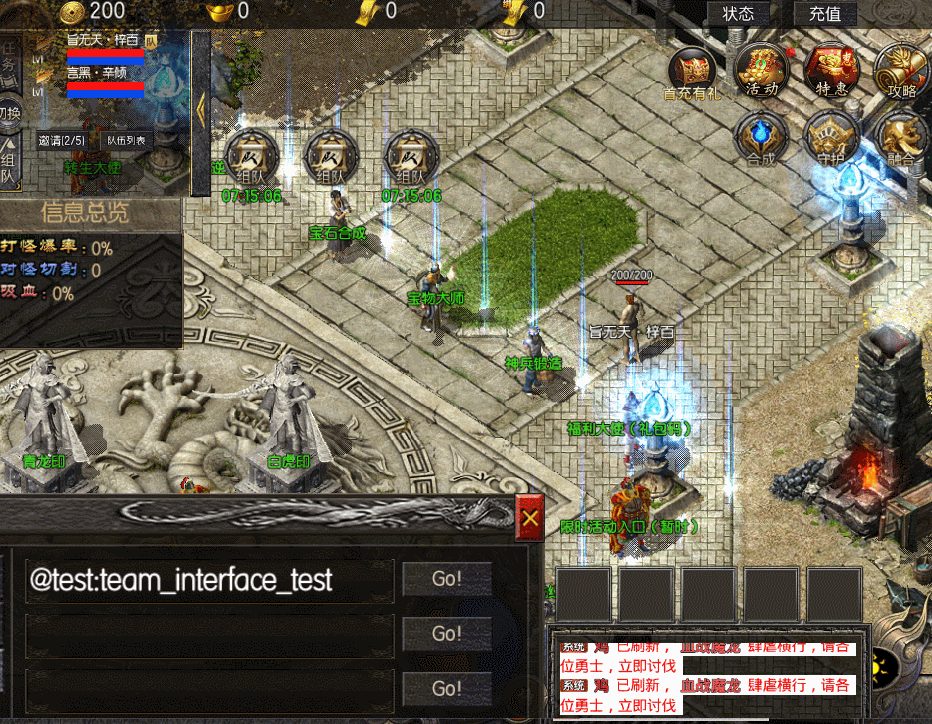
Task: Select team member 言黑·辛倾 in the party list
Action: [x=96, y=74]
